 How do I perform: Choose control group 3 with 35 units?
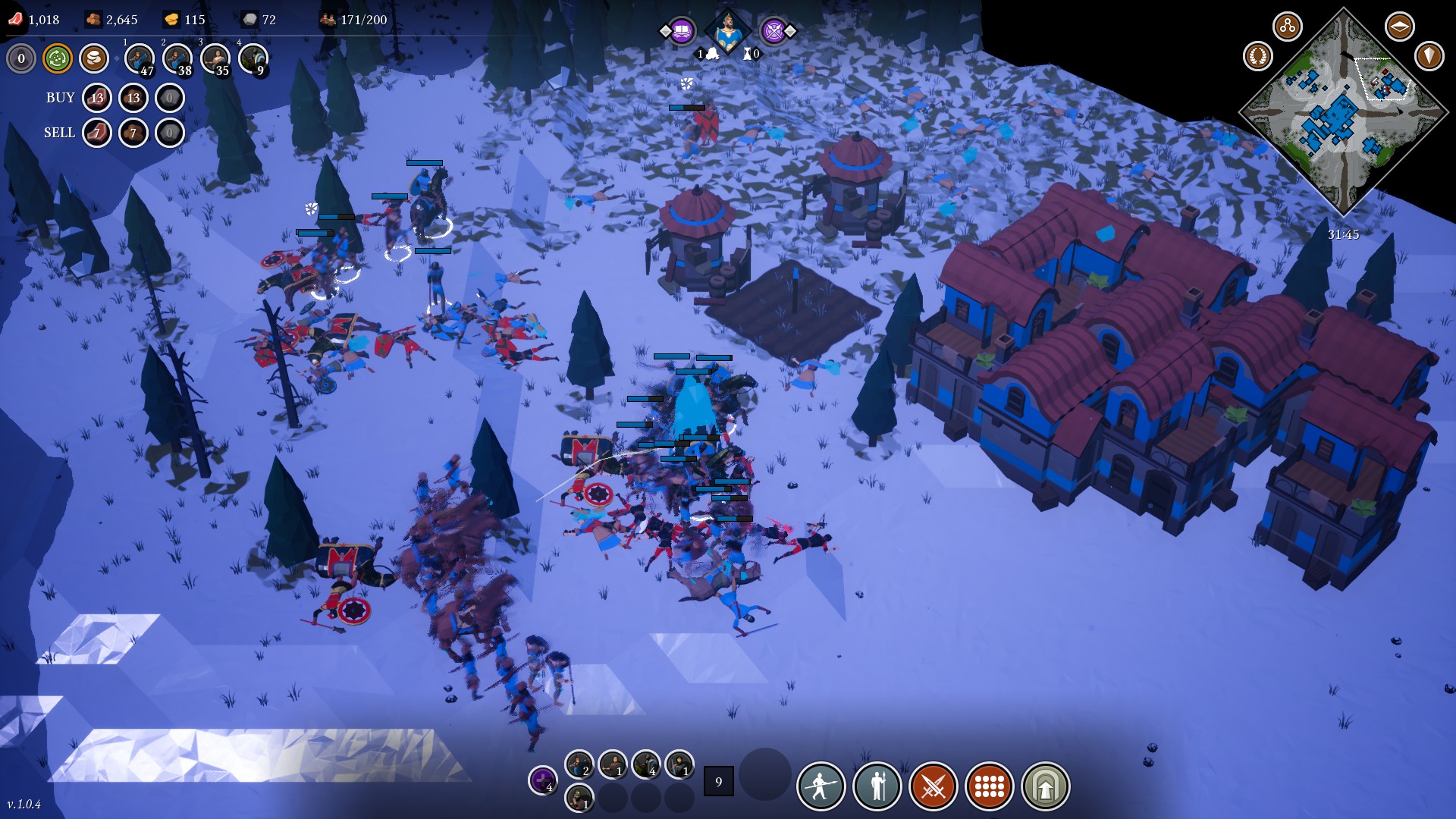point(215,58)
